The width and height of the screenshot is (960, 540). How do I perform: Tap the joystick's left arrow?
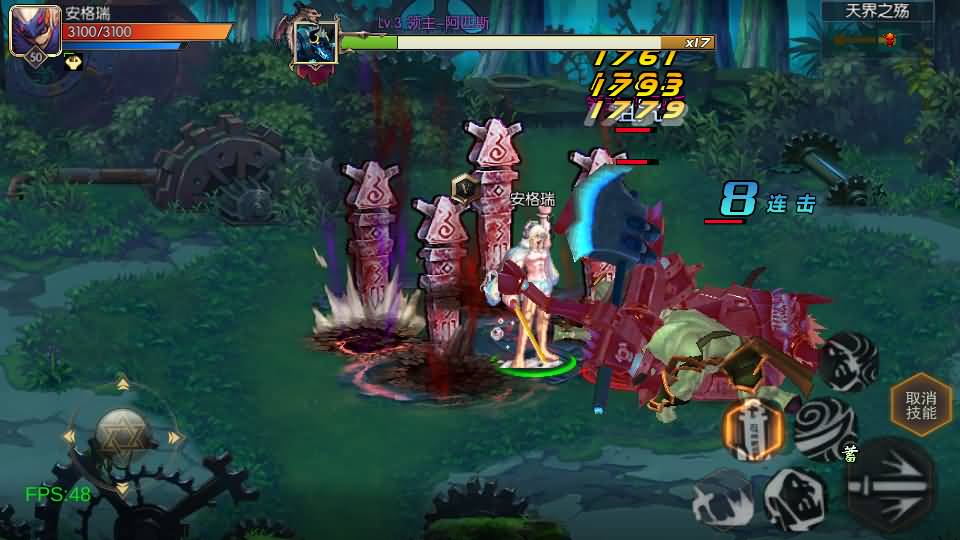pos(68,437)
